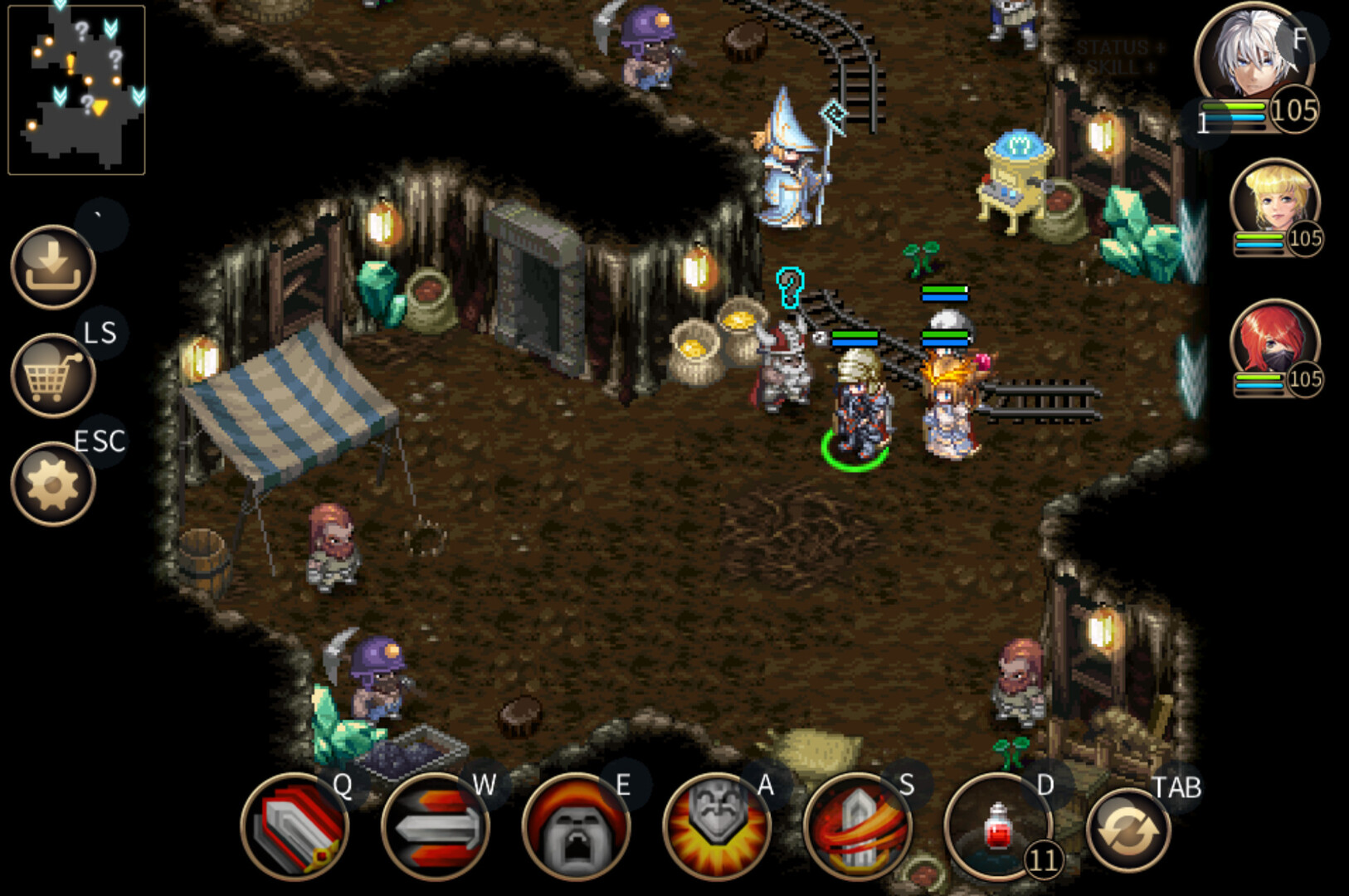Click the yellow exclamation marker on the minimap
The image size is (1349, 896).
[x=71, y=63]
